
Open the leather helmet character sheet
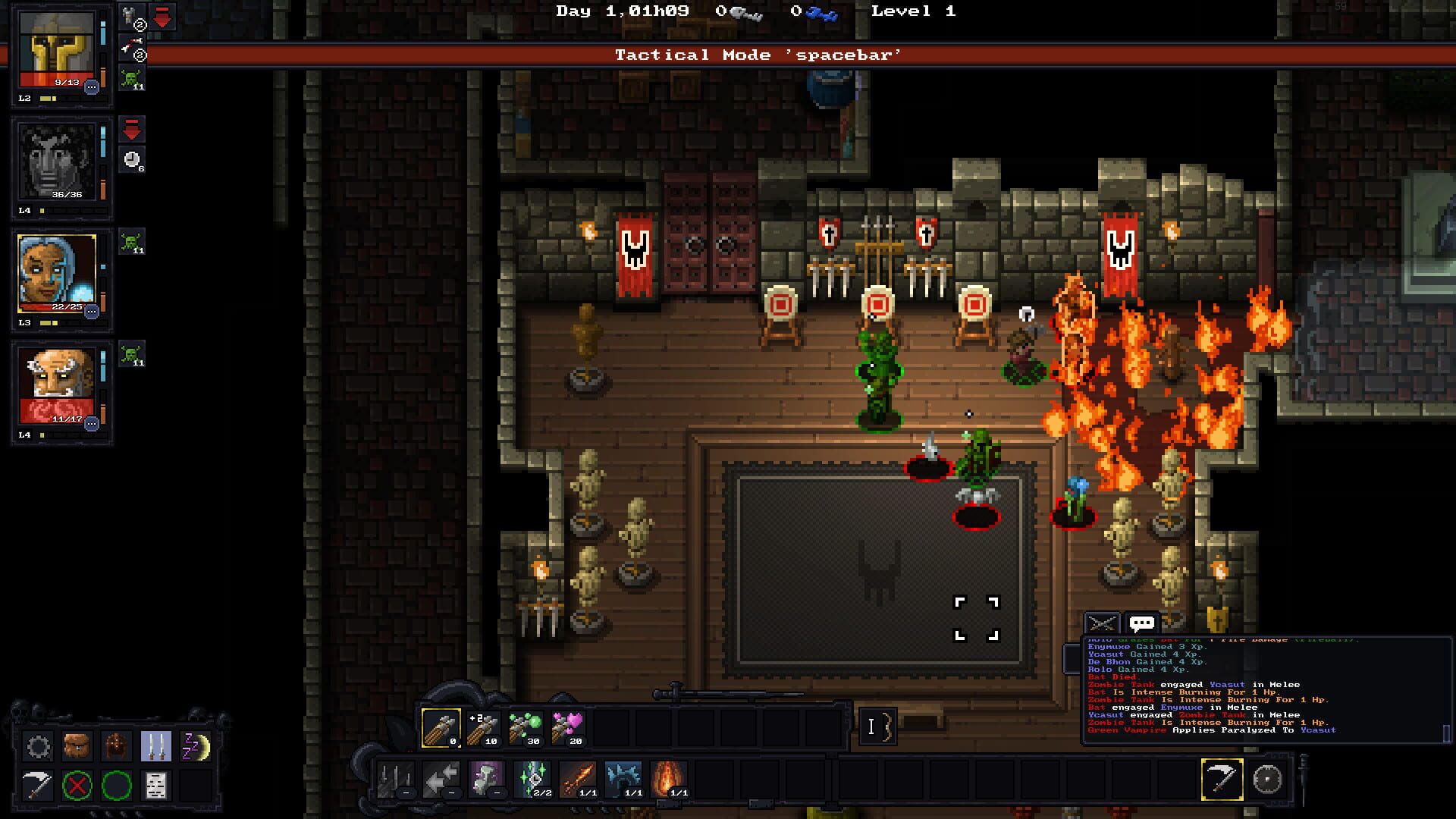tap(117, 747)
